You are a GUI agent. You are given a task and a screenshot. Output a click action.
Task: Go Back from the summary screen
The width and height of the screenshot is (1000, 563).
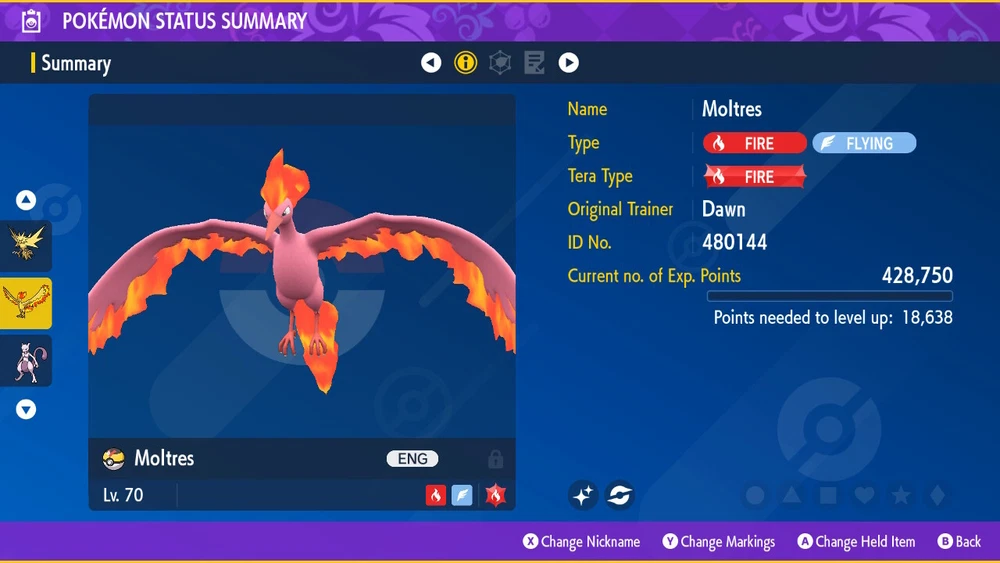coord(959,542)
